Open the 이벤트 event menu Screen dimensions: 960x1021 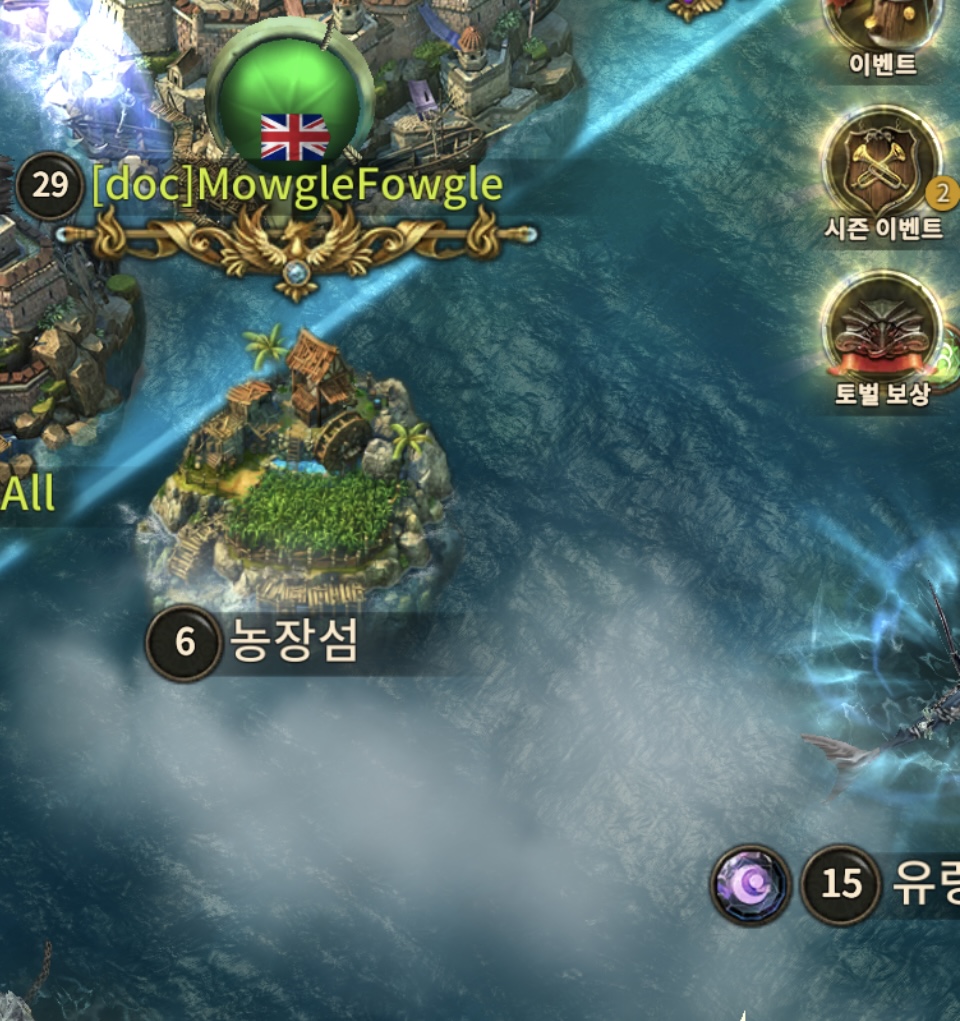click(882, 30)
